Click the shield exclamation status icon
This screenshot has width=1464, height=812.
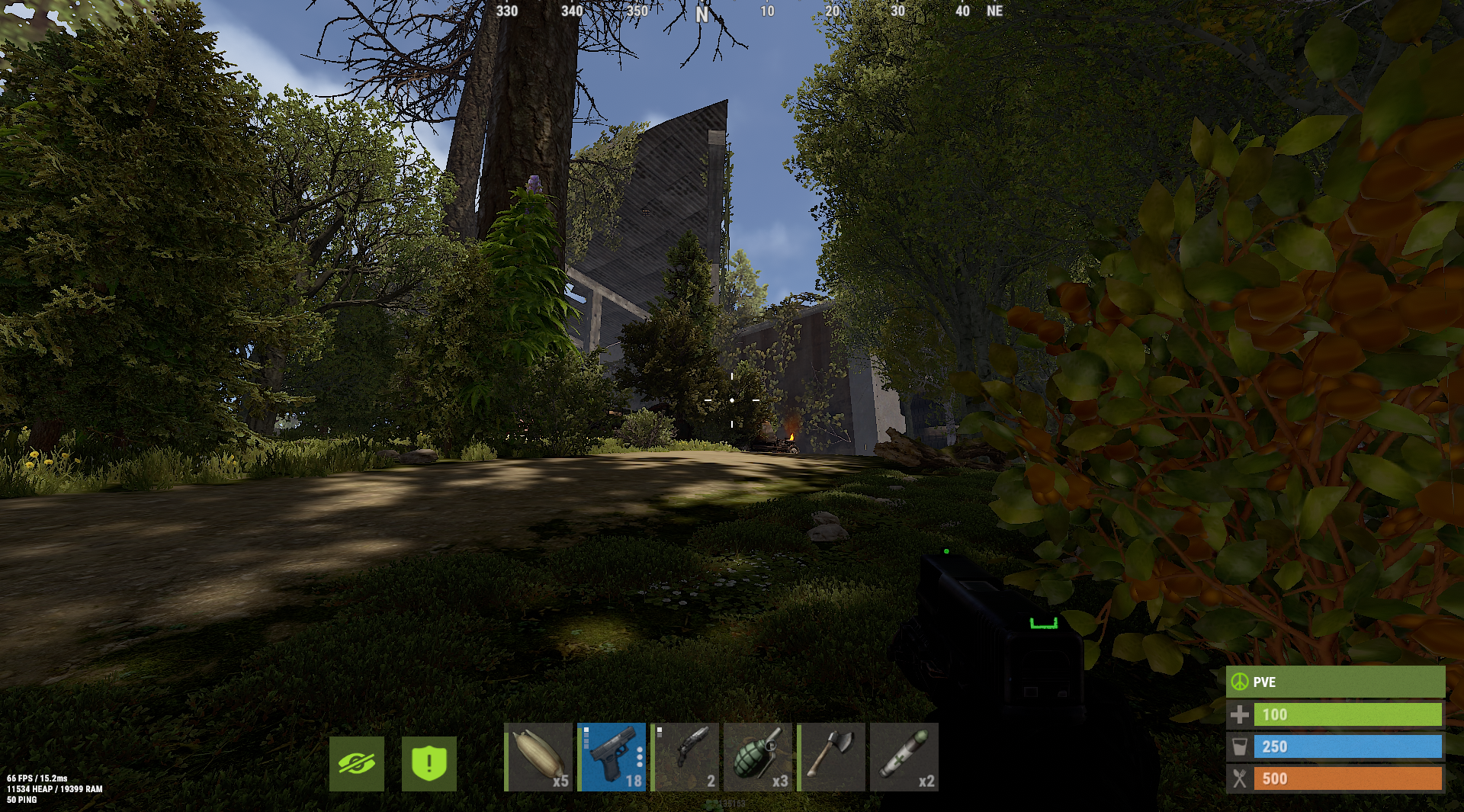[x=429, y=763]
